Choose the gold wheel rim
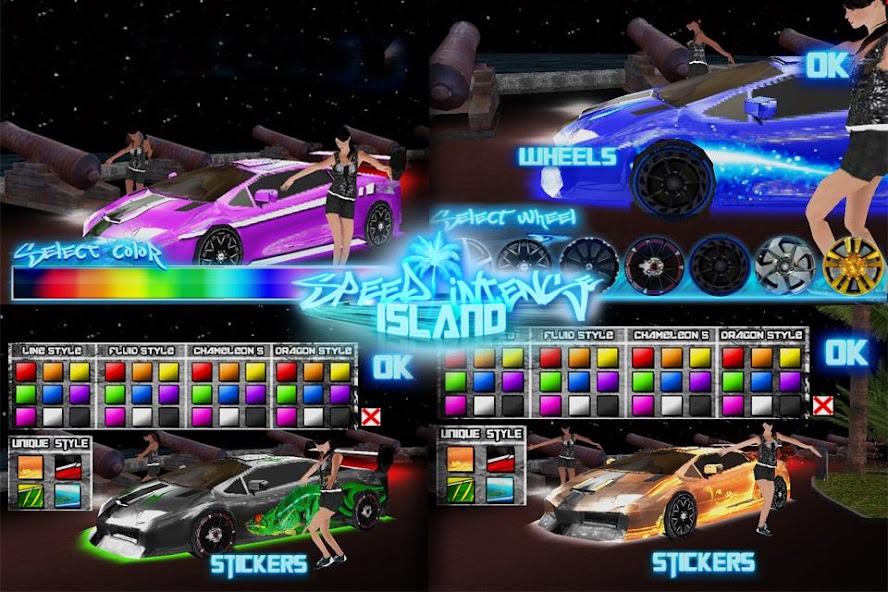Image resolution: width=888 pixels, height=592 pixels. click(x=853, y=265)
